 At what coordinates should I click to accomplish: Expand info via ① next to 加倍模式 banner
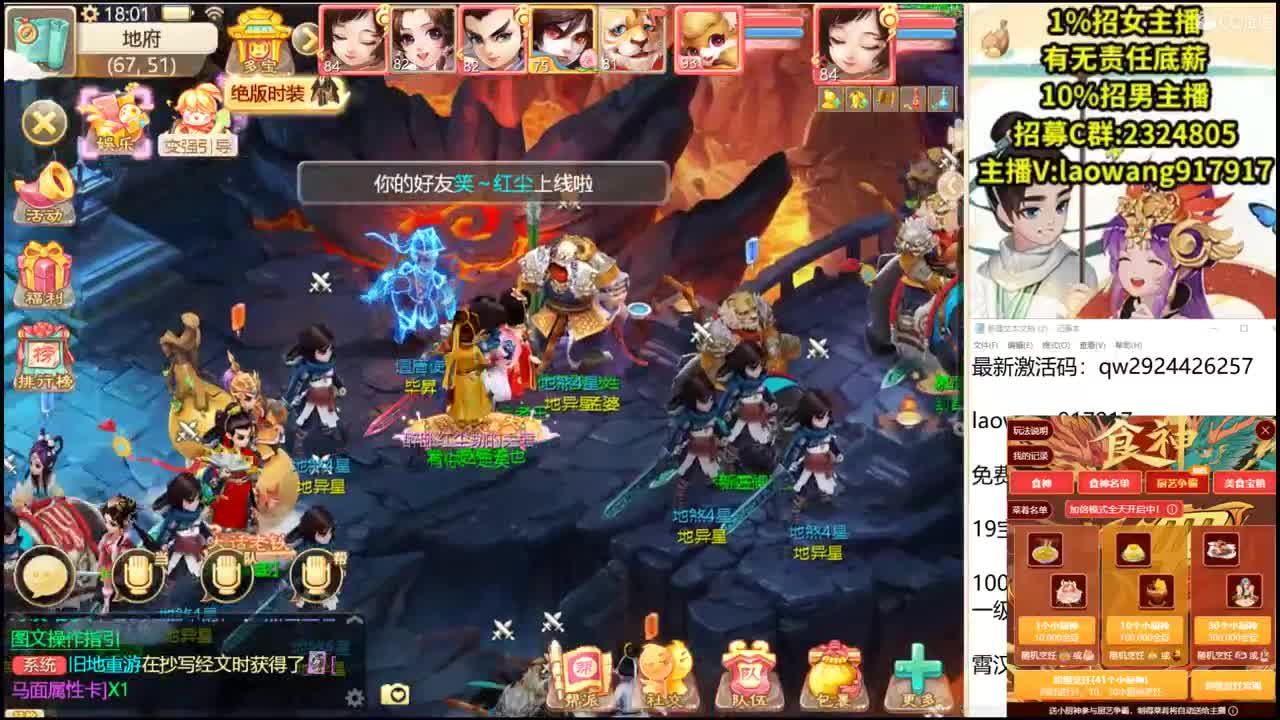pyautogui.click(x=1171, y=510)
